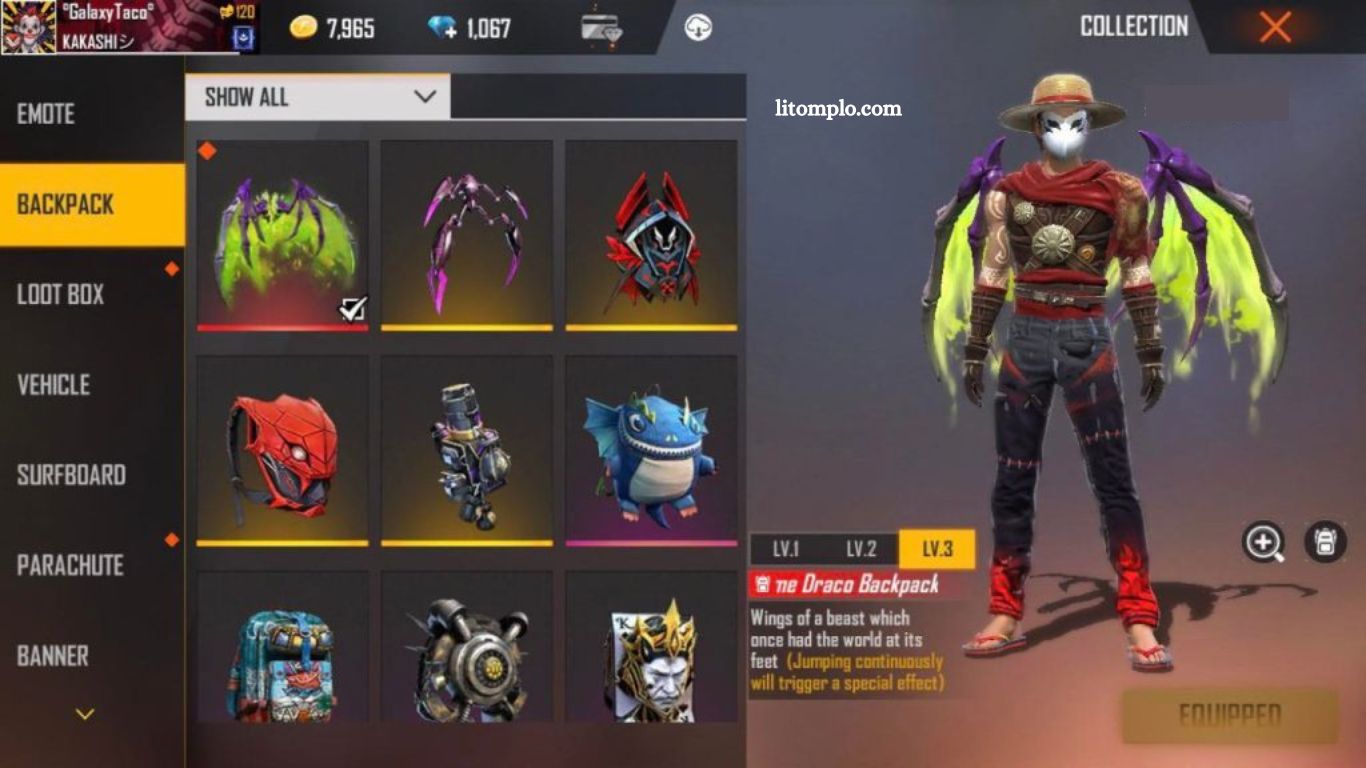This screenshot has width=1366, height=768.
Task: Select the red and black hooded backpack
Action: (x=651, y=235)
